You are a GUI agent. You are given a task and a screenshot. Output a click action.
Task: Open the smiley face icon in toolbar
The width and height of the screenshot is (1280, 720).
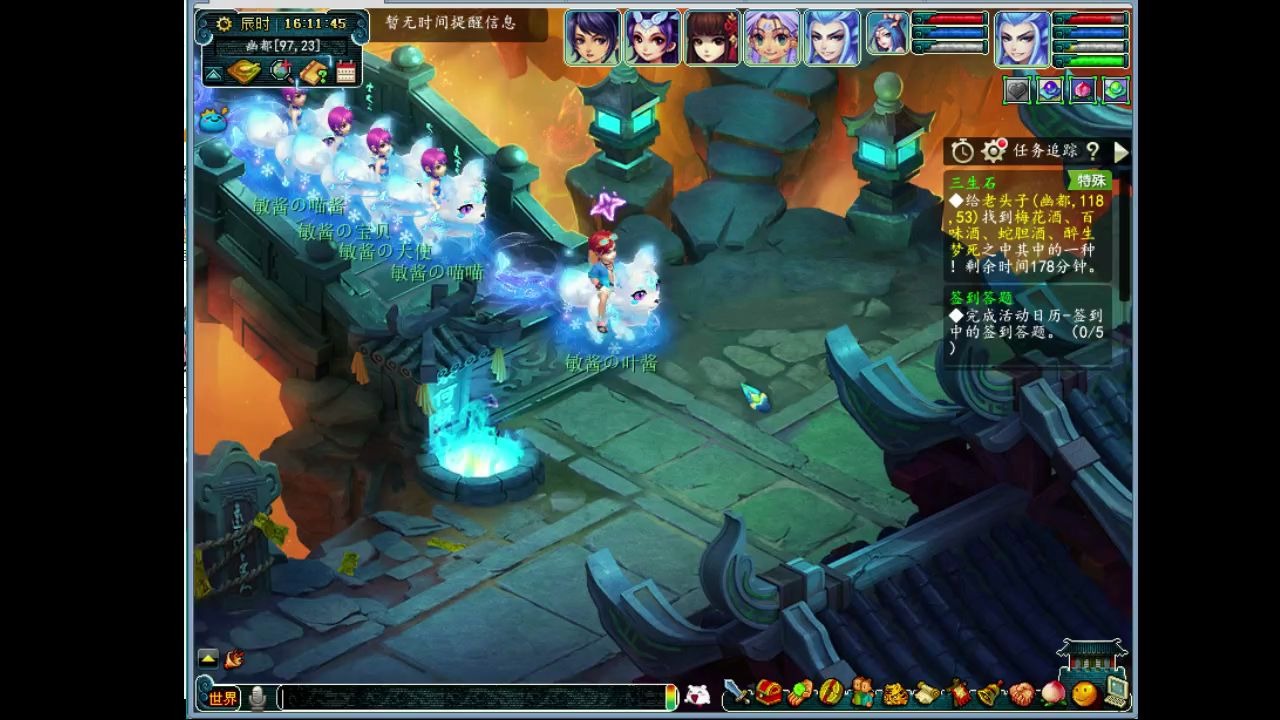[1084, 692]
